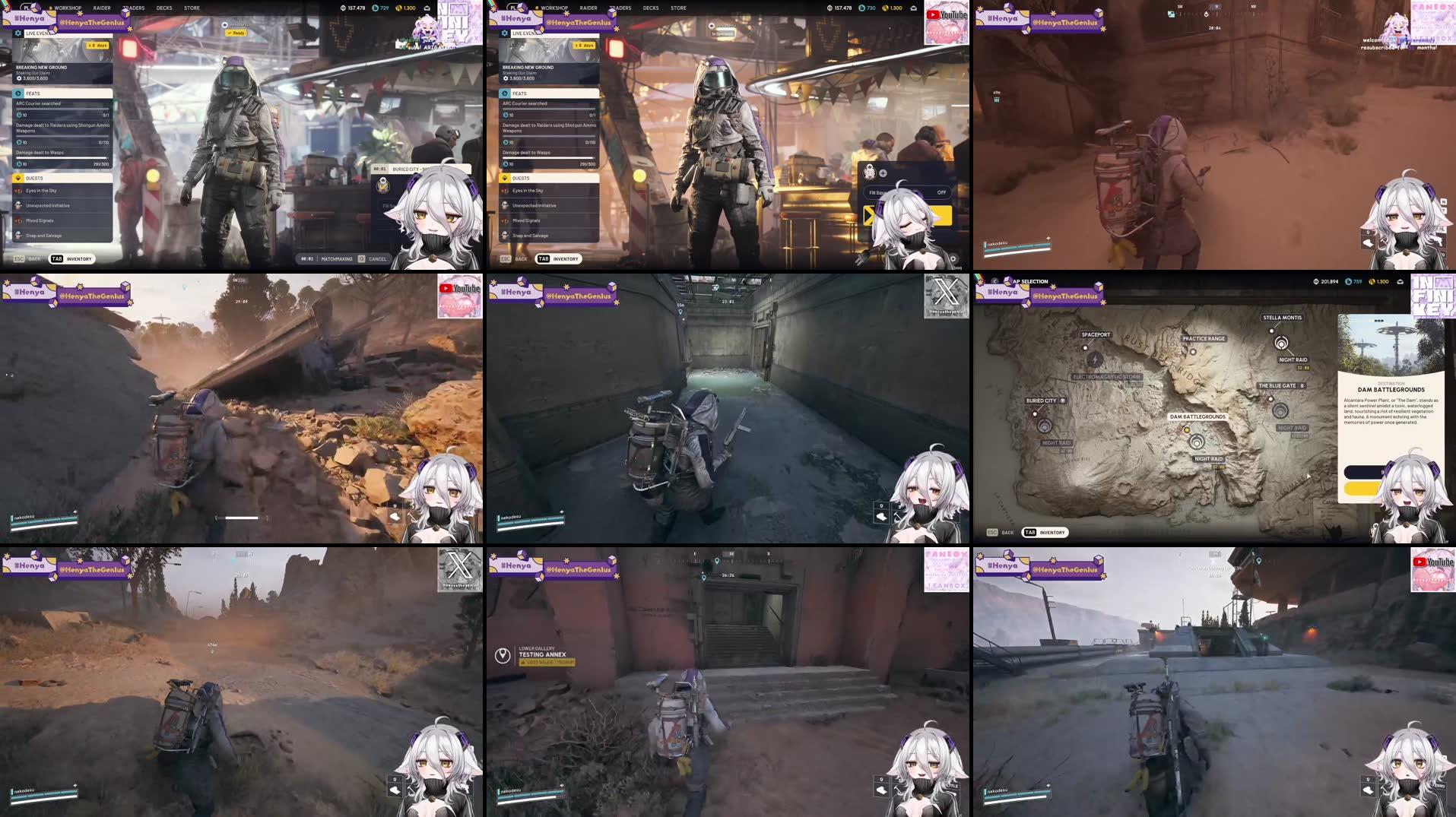Image resolution: width=1456 pixels, height=817 pixels.
Task: Click the FEATS panel header icon
Action: click(x=18, y=93)
